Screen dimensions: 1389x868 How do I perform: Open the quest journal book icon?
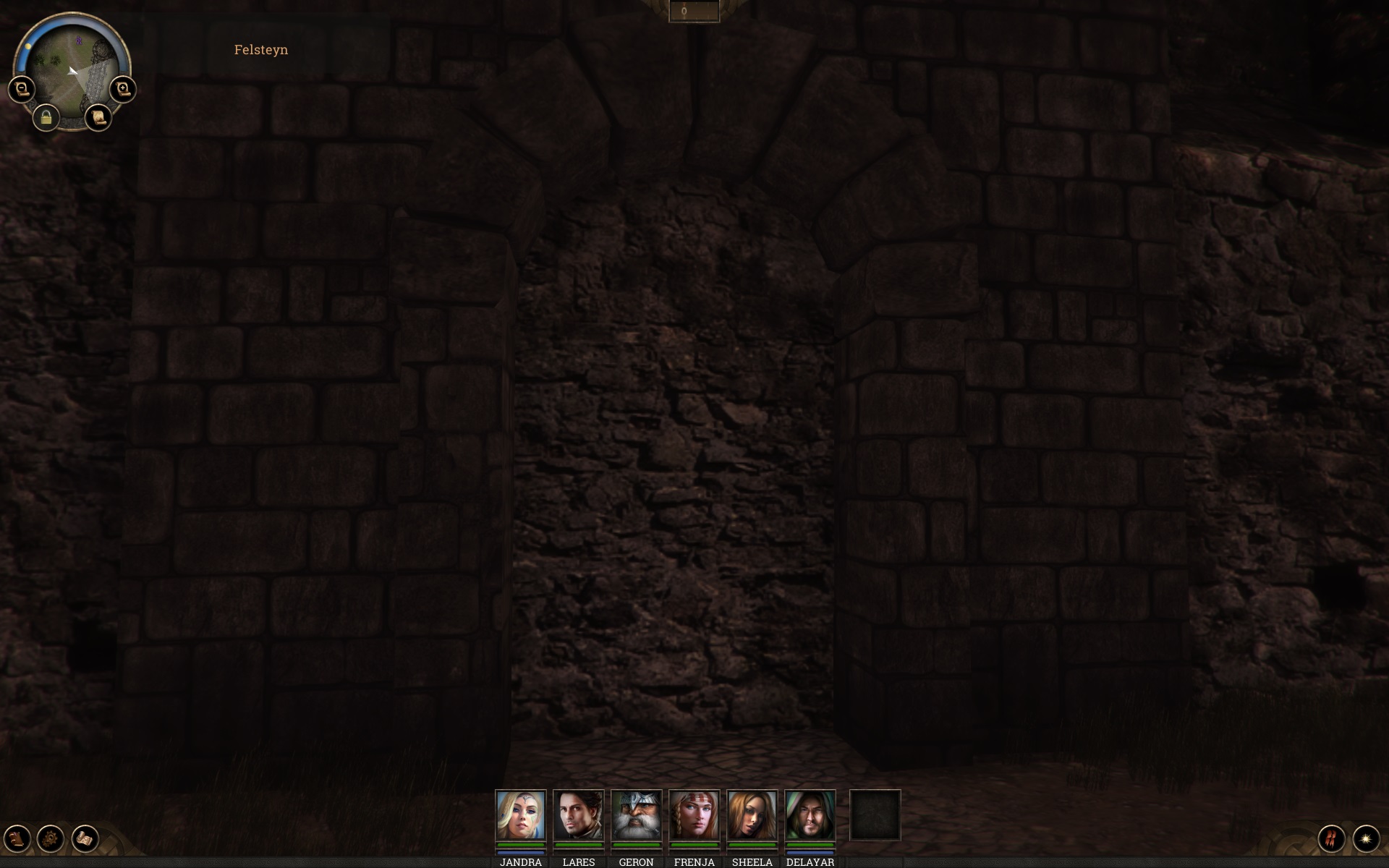pyautogui.click(x=16, y=839)
